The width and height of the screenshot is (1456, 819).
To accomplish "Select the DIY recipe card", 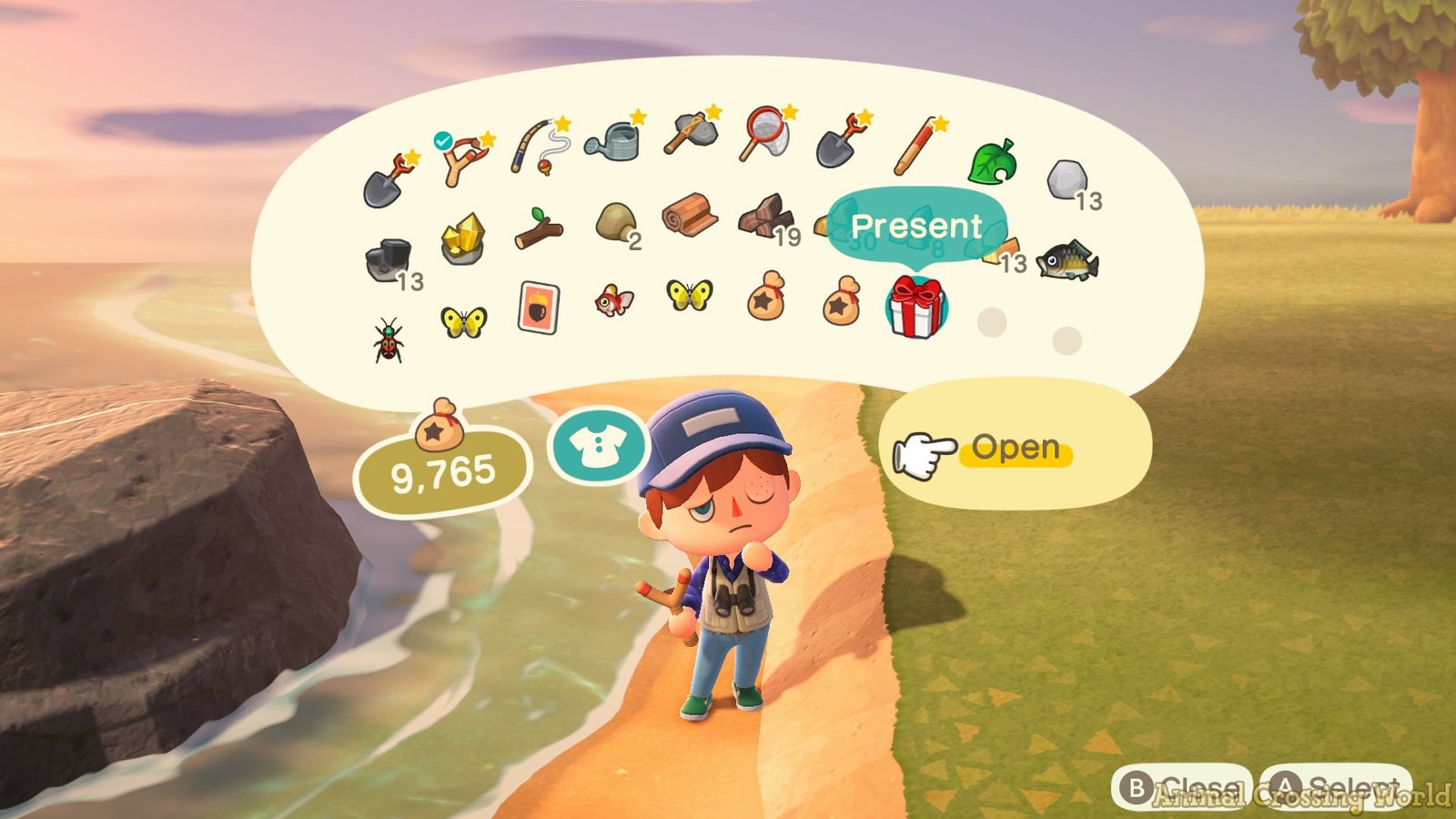I will 538,308.
